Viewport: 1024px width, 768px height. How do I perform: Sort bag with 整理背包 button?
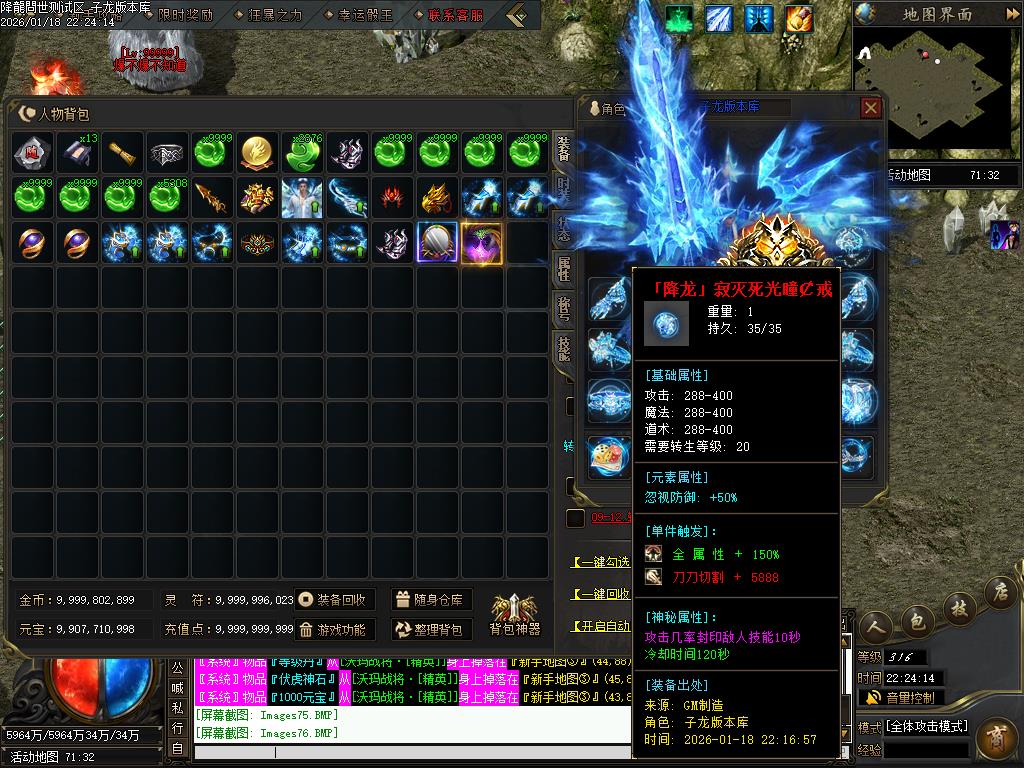click(431, 630)
